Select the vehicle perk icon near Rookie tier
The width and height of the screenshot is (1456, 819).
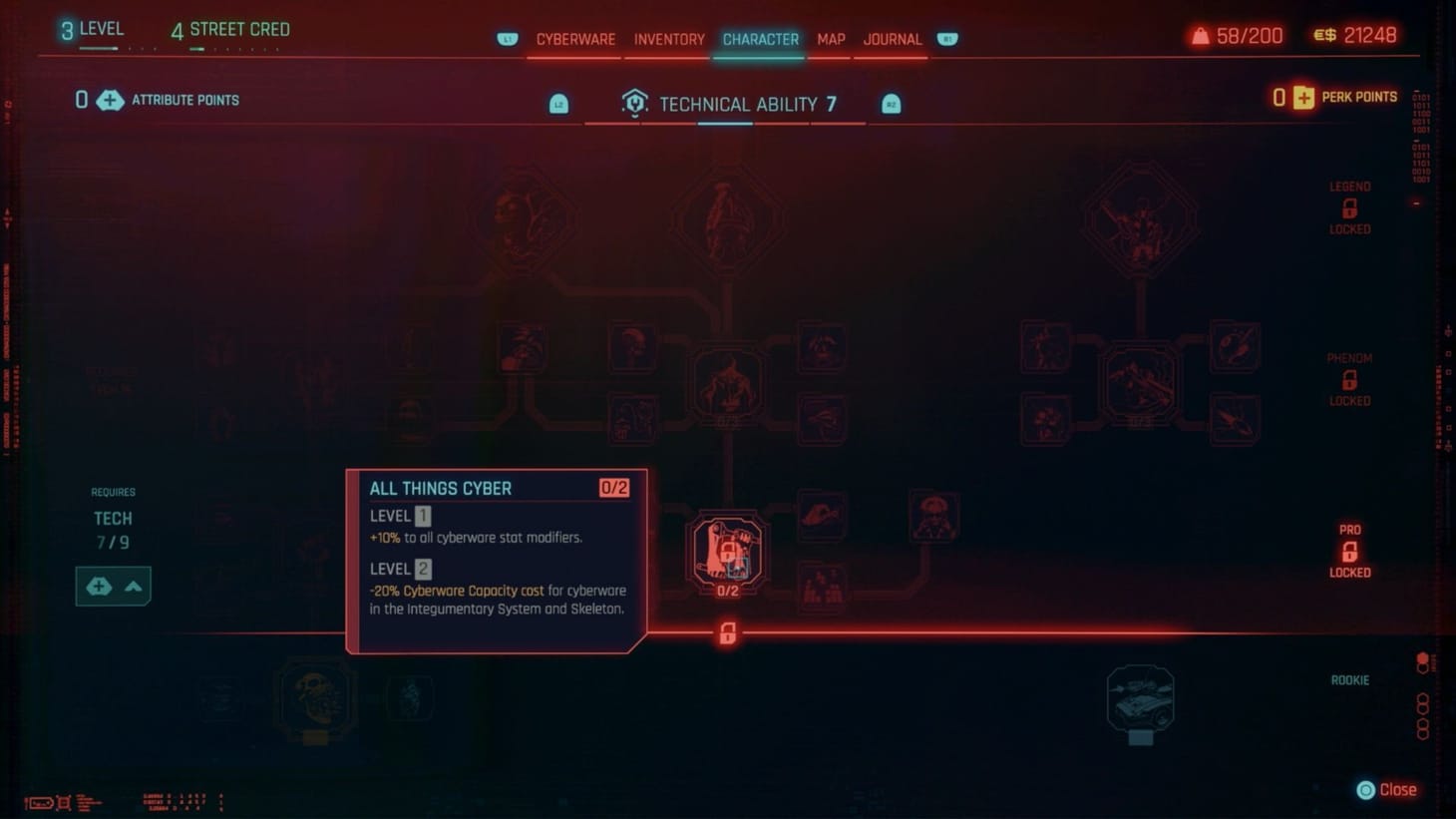tap(1140, 698)
